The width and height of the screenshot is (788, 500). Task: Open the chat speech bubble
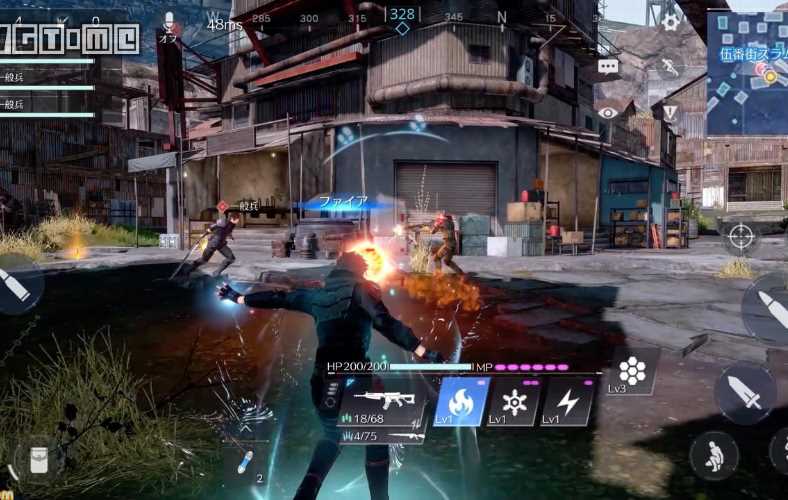pyautogui.click(x=608, y=66)
